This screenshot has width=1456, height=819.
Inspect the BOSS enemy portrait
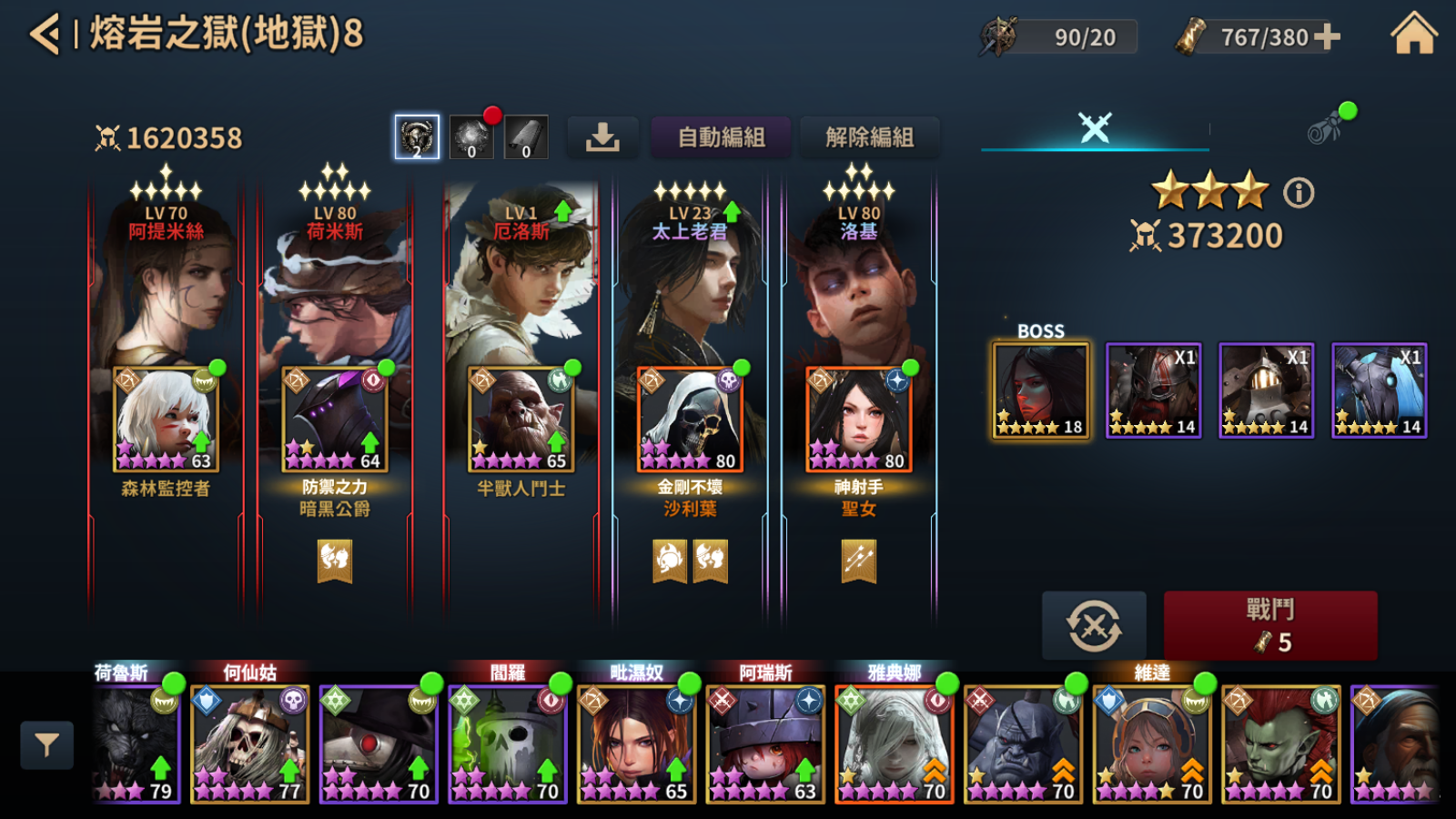click(x=1041, y=391)
